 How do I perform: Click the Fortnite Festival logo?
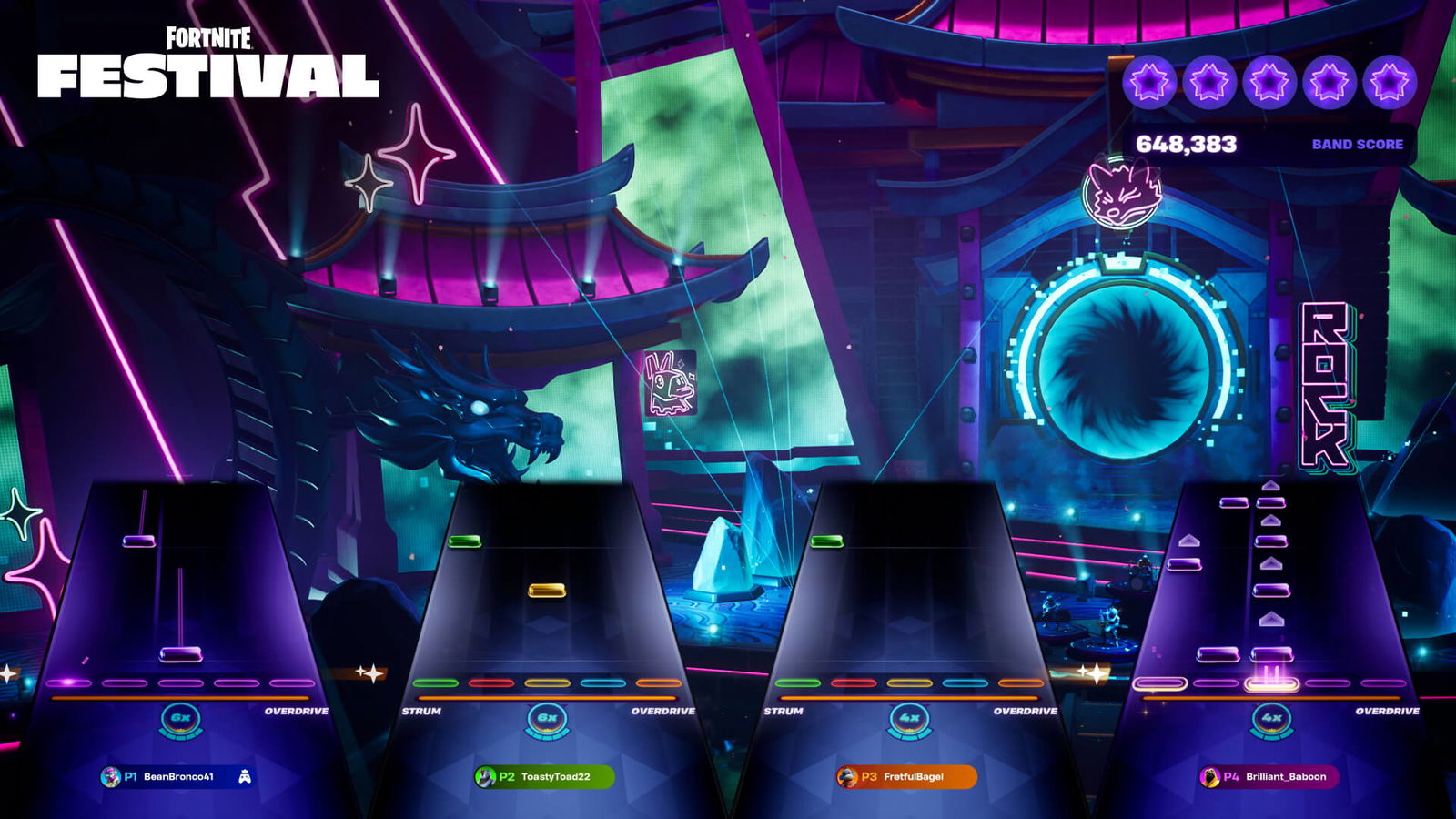(x=207, y=64)
